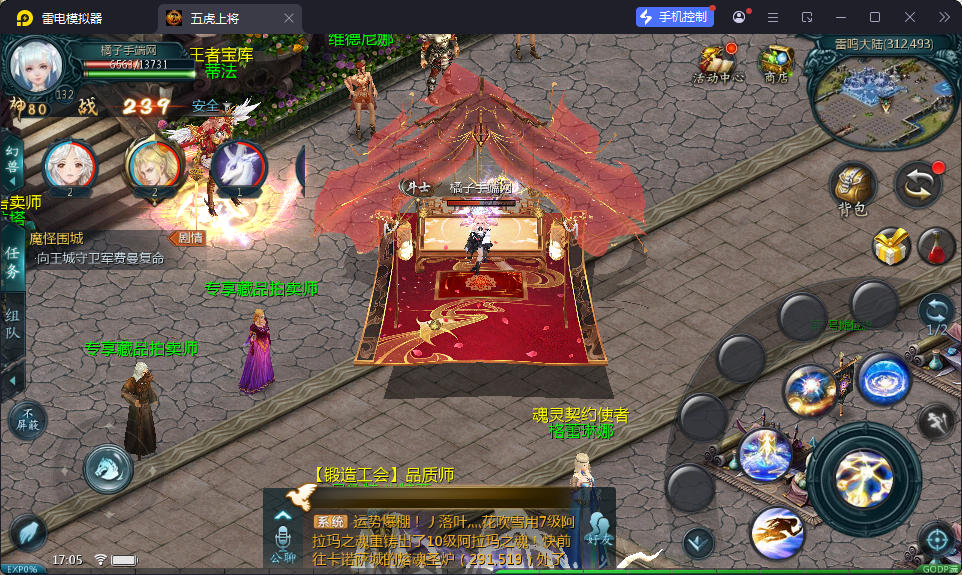Switch skill page with the 1/2 button
Image resolution: width=962 pixels, height=575 pixels.
point(937,314)
